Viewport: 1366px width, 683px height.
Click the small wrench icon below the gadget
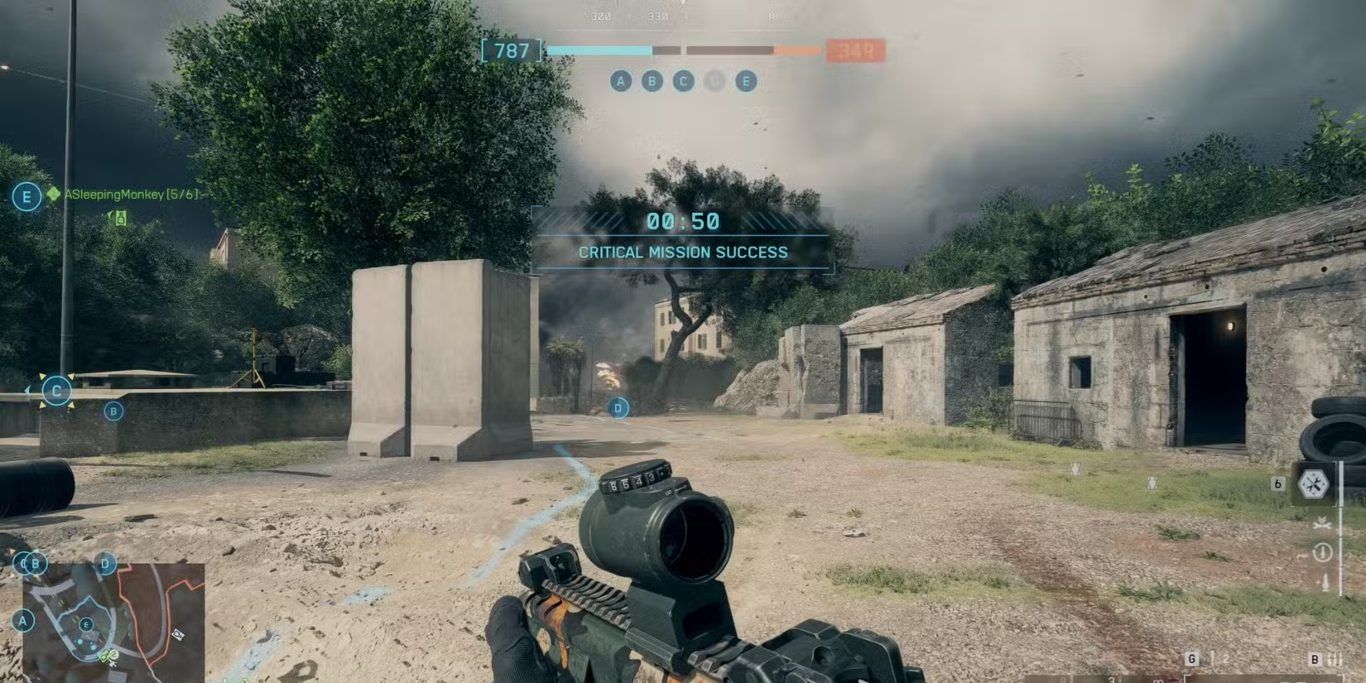1322,523
